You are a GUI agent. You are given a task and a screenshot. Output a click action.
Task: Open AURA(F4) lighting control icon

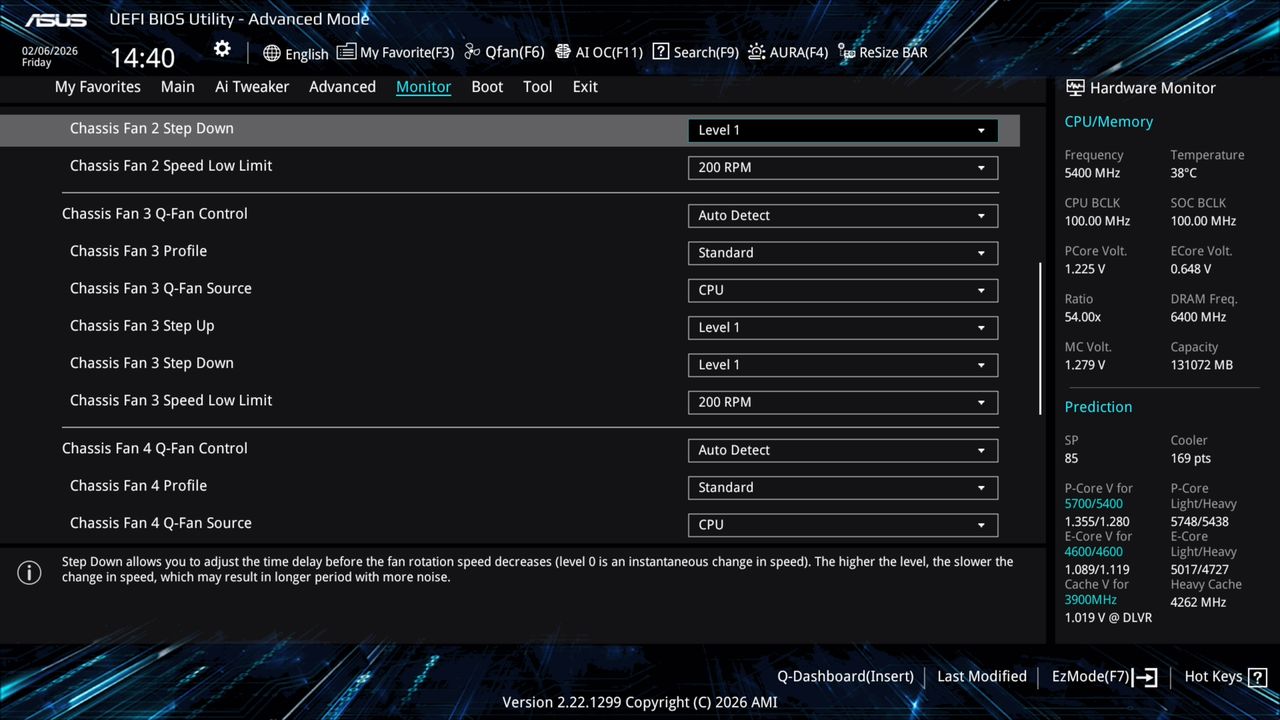click(788, 52)
